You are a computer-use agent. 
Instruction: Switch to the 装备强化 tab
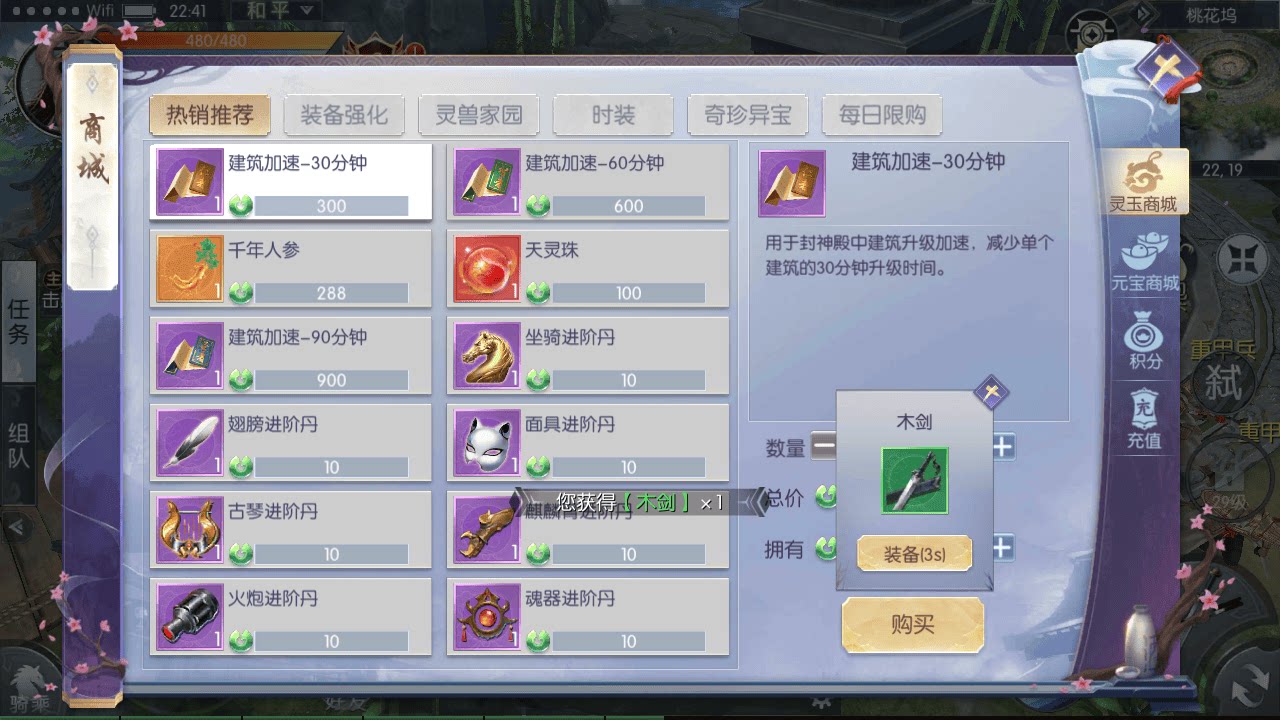[x=344, y=114]
